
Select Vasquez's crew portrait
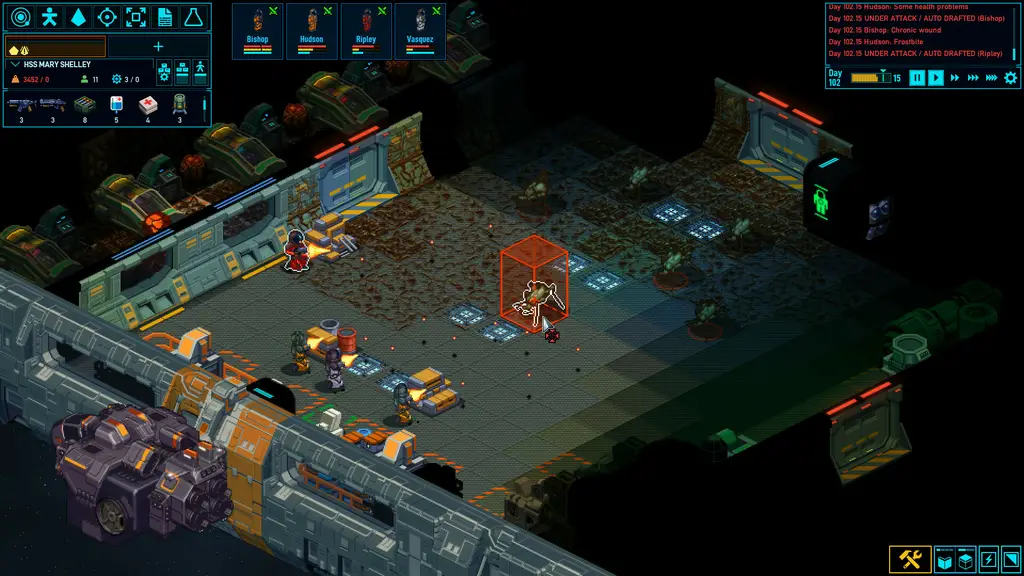420,30
